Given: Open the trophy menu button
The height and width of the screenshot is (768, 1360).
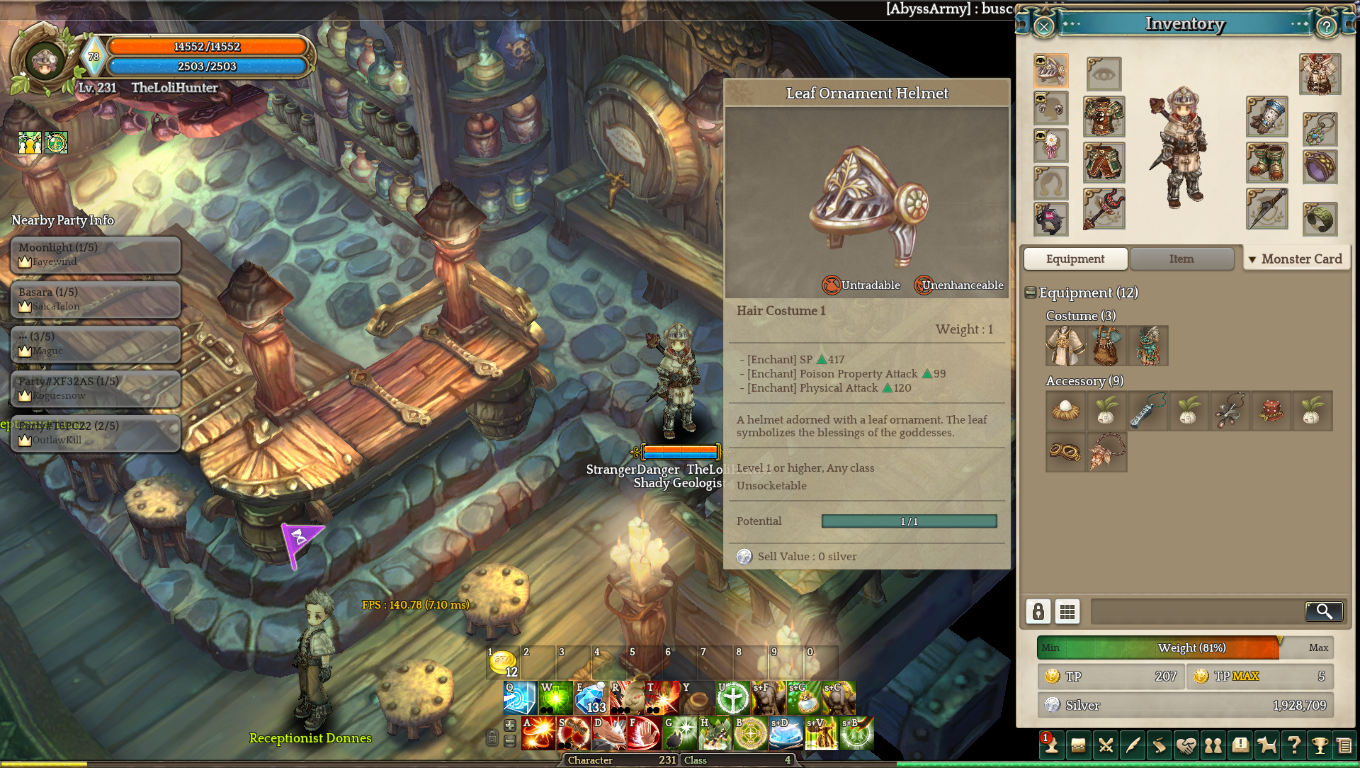Looking at the screenshot, I should [1320, 745].
